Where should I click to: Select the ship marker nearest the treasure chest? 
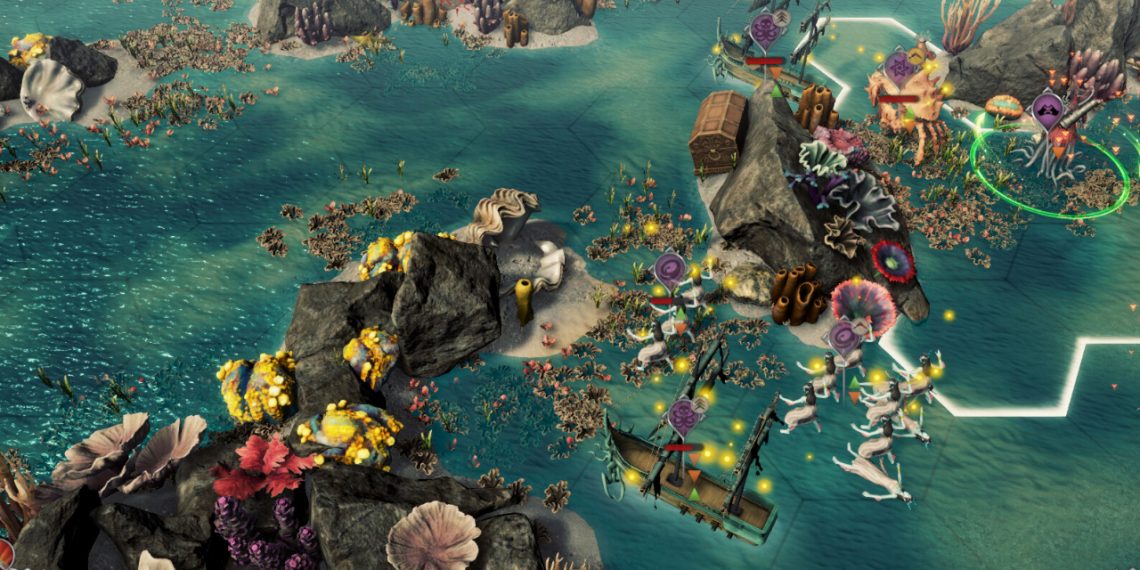point(765,27)
